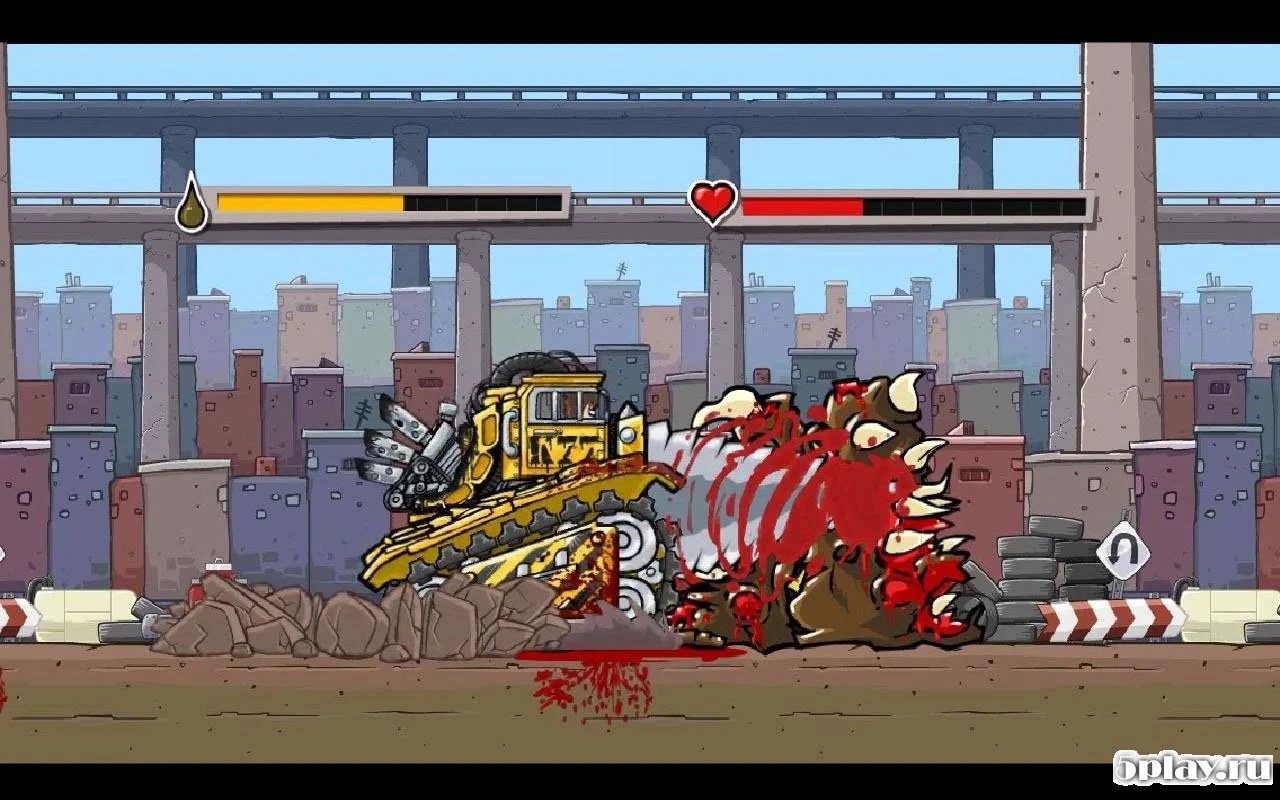The height and width of the screenshot is (800, 1280).
Task: Click the red heart health icon
Action: [712, 202]
